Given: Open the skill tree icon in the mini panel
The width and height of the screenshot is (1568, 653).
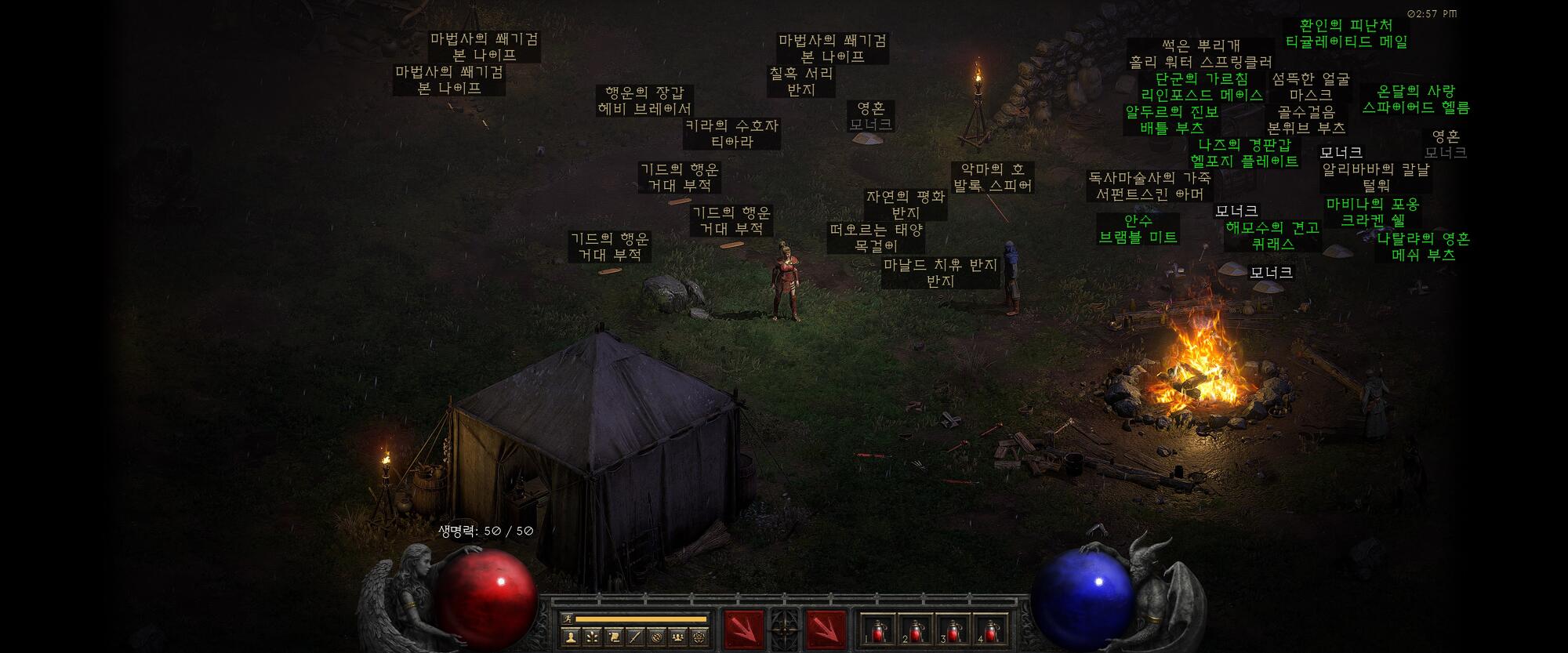Looking at the screenshot, I should (x=592, y=637).
